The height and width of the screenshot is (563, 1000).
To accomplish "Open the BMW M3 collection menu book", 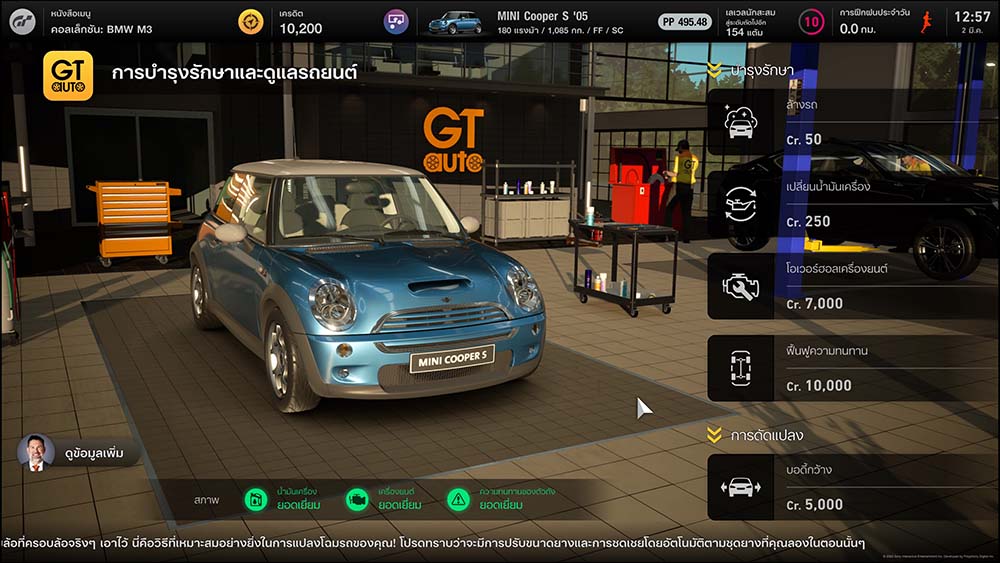I will point(100,22).
